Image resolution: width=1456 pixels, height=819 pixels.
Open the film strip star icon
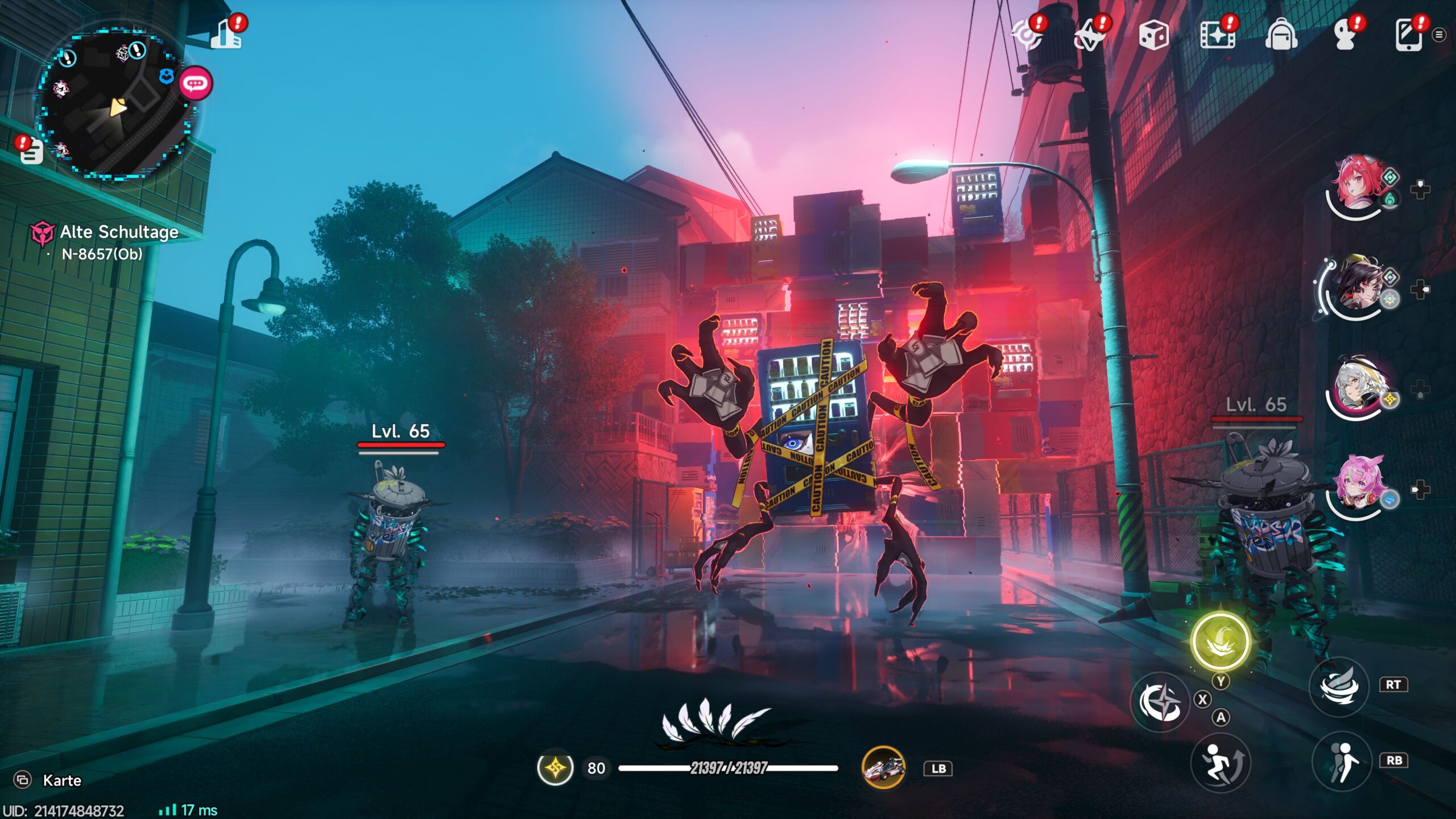(x=1217, y=35)
